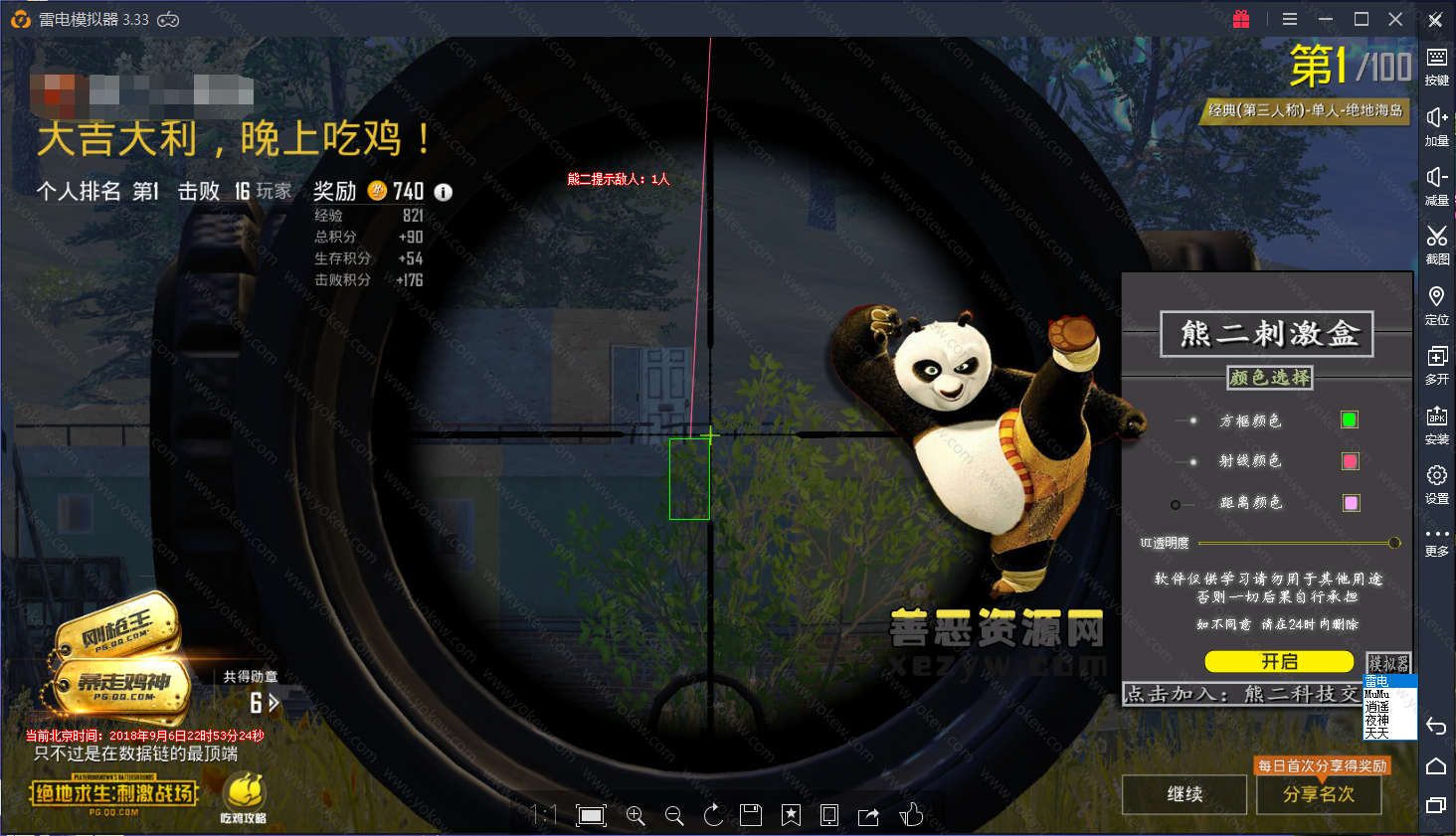Raise volume with the 加量 button
Screen dimensions: 1456x836
tap(1436, 124)
